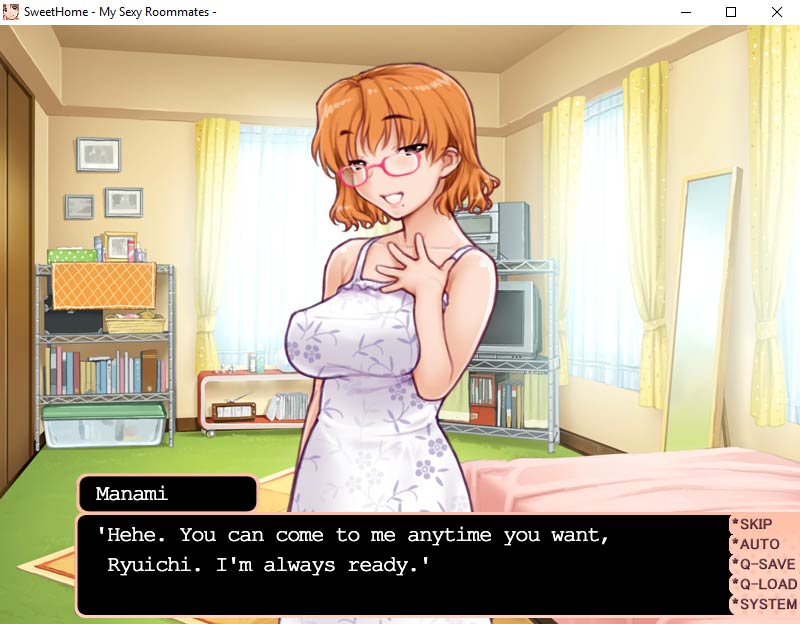Turn on AUTO text advance
The width and height of the screenshot is (800, 624).
[759, 544]
